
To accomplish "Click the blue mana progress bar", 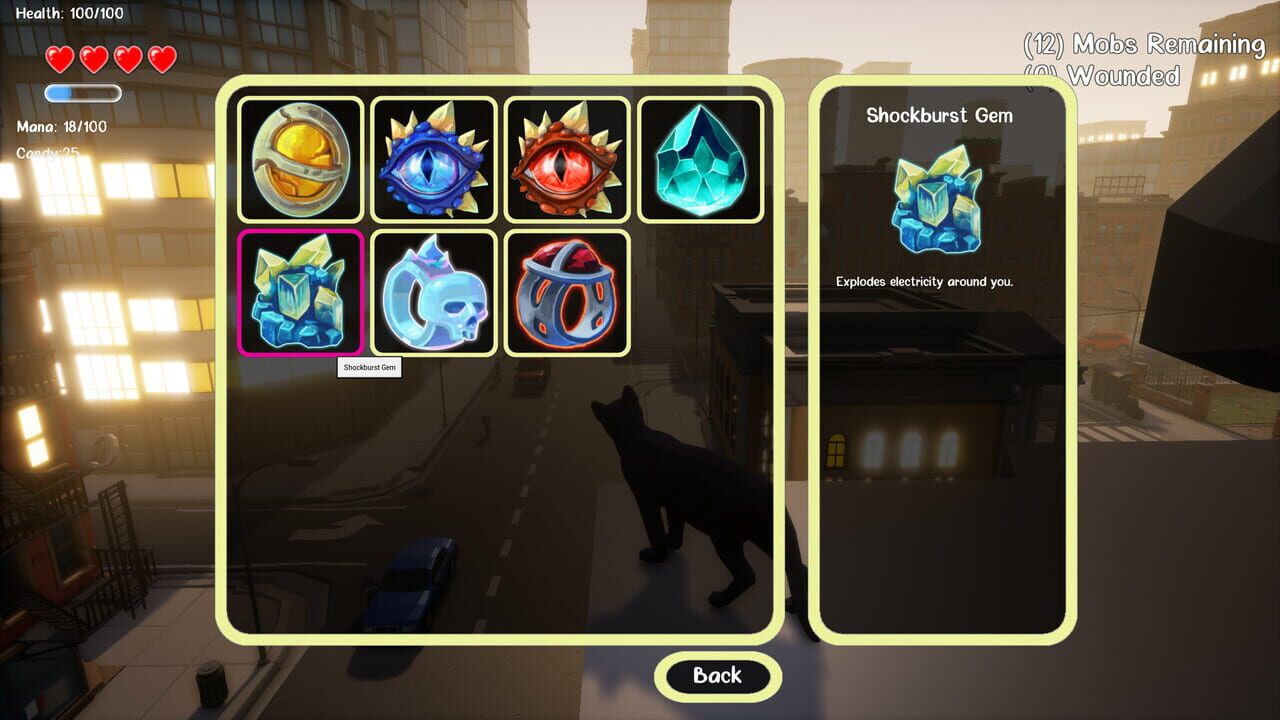I will coord(83,92).
